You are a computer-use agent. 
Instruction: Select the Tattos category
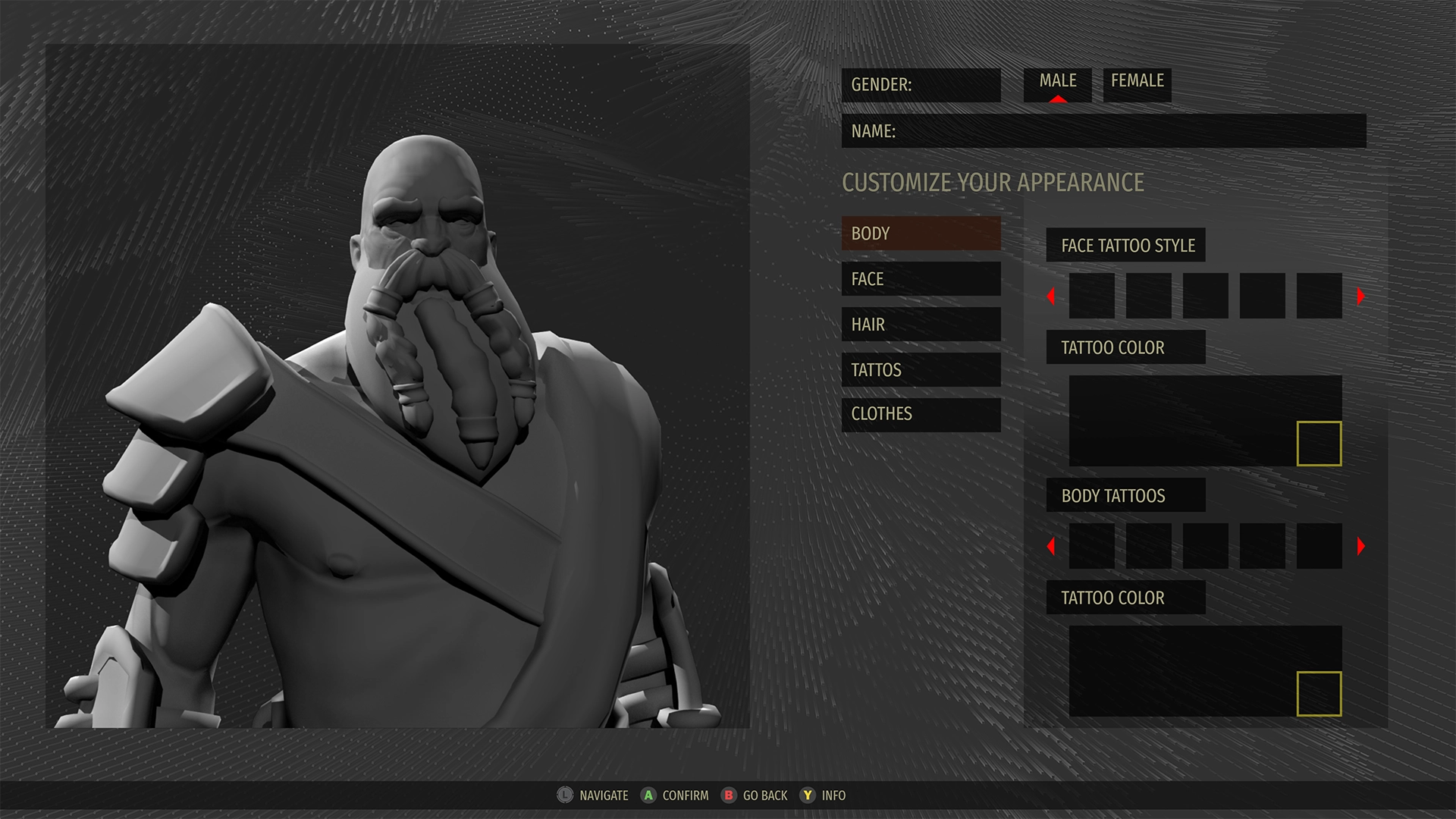point(921,370)
